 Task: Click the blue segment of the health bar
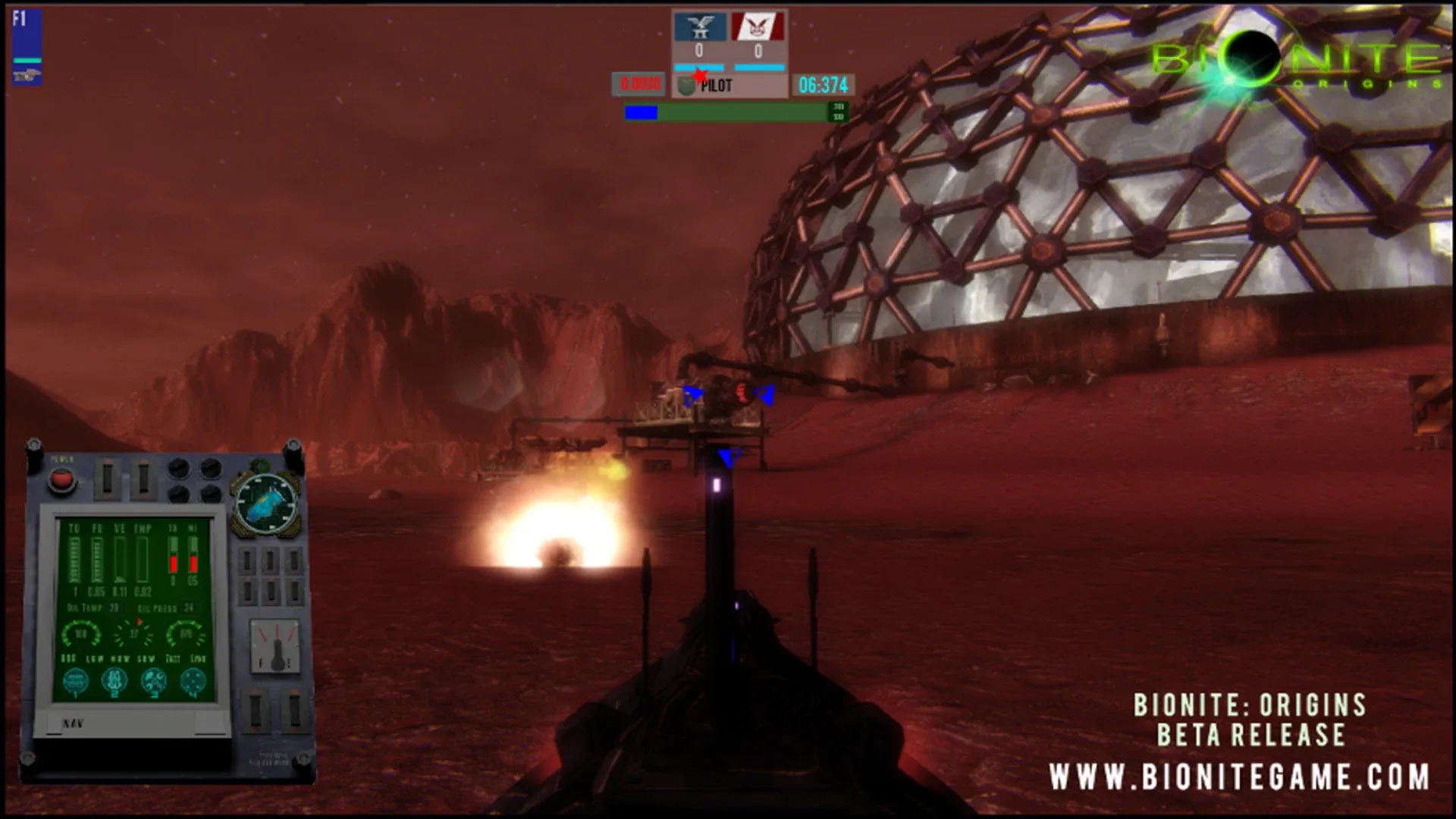click(642, 112)
